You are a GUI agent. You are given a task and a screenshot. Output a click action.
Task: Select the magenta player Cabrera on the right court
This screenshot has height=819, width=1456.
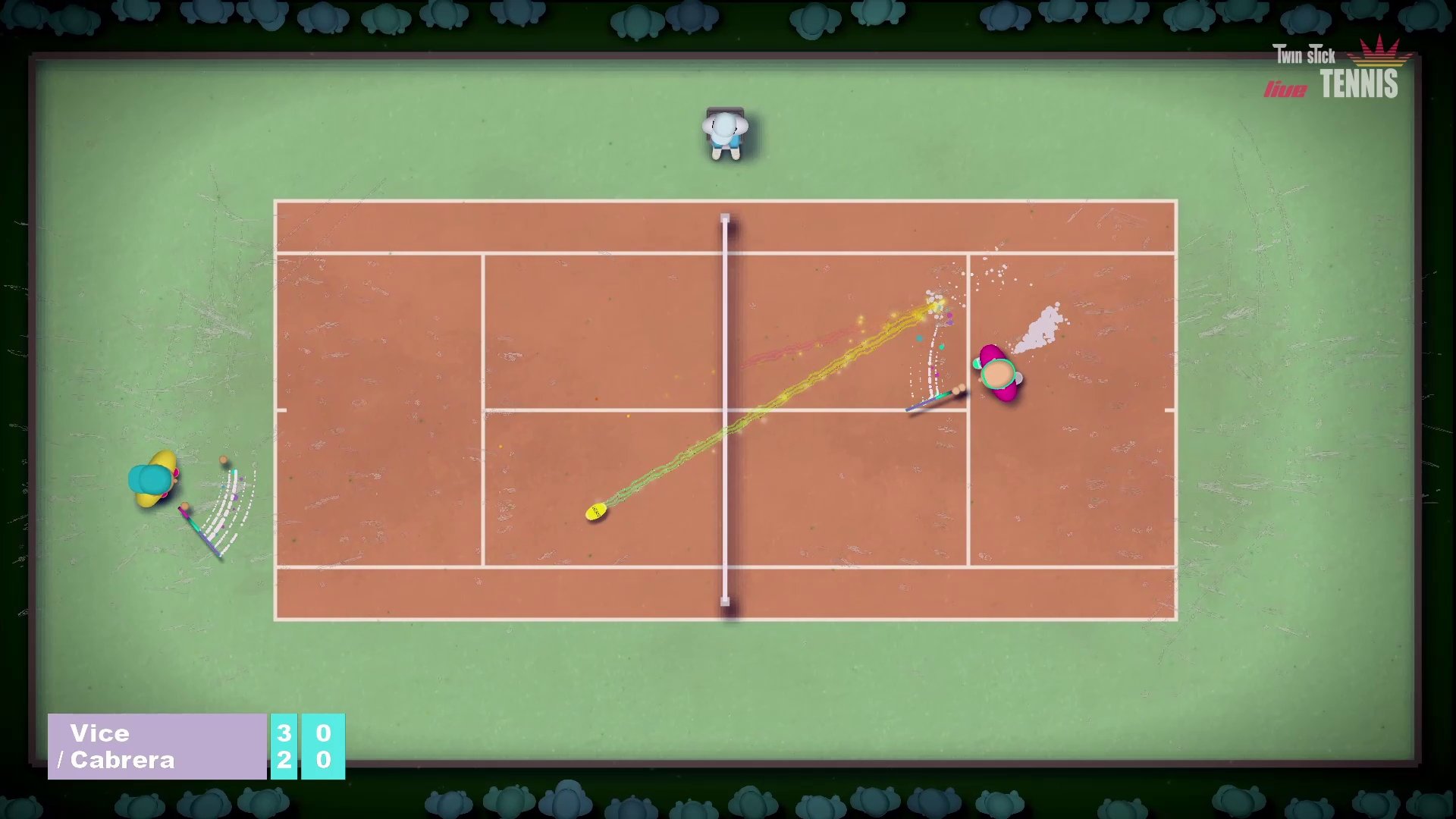pyautogui.click(x=1001, y=375)
